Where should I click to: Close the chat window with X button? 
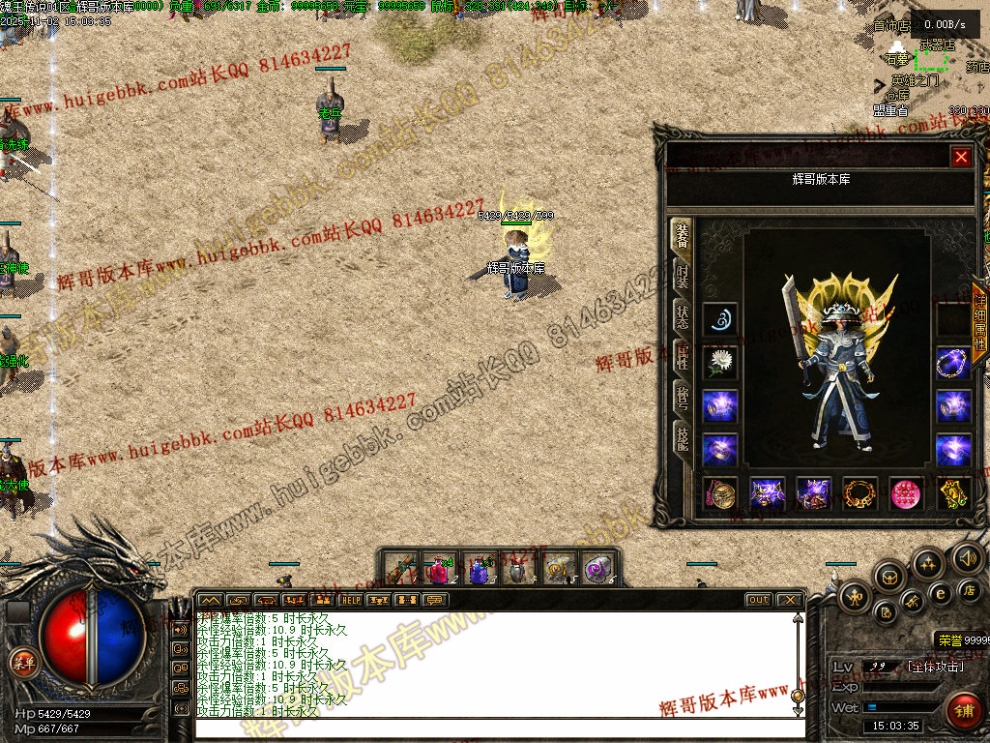pos(789,600)
